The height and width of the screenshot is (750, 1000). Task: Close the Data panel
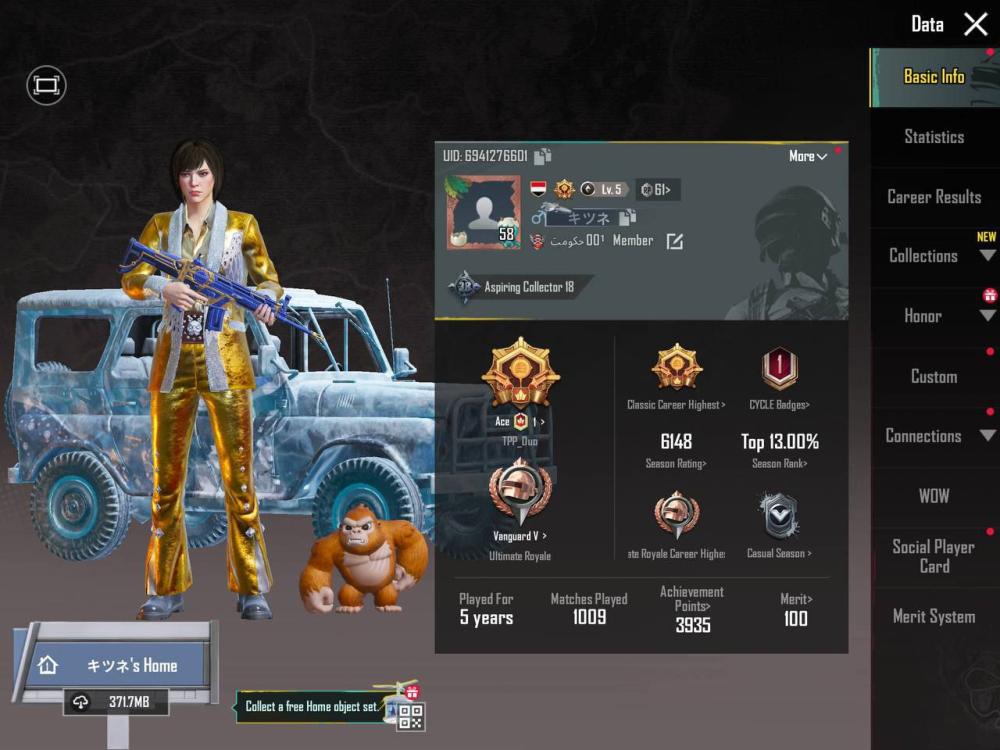tap(975, 25)
